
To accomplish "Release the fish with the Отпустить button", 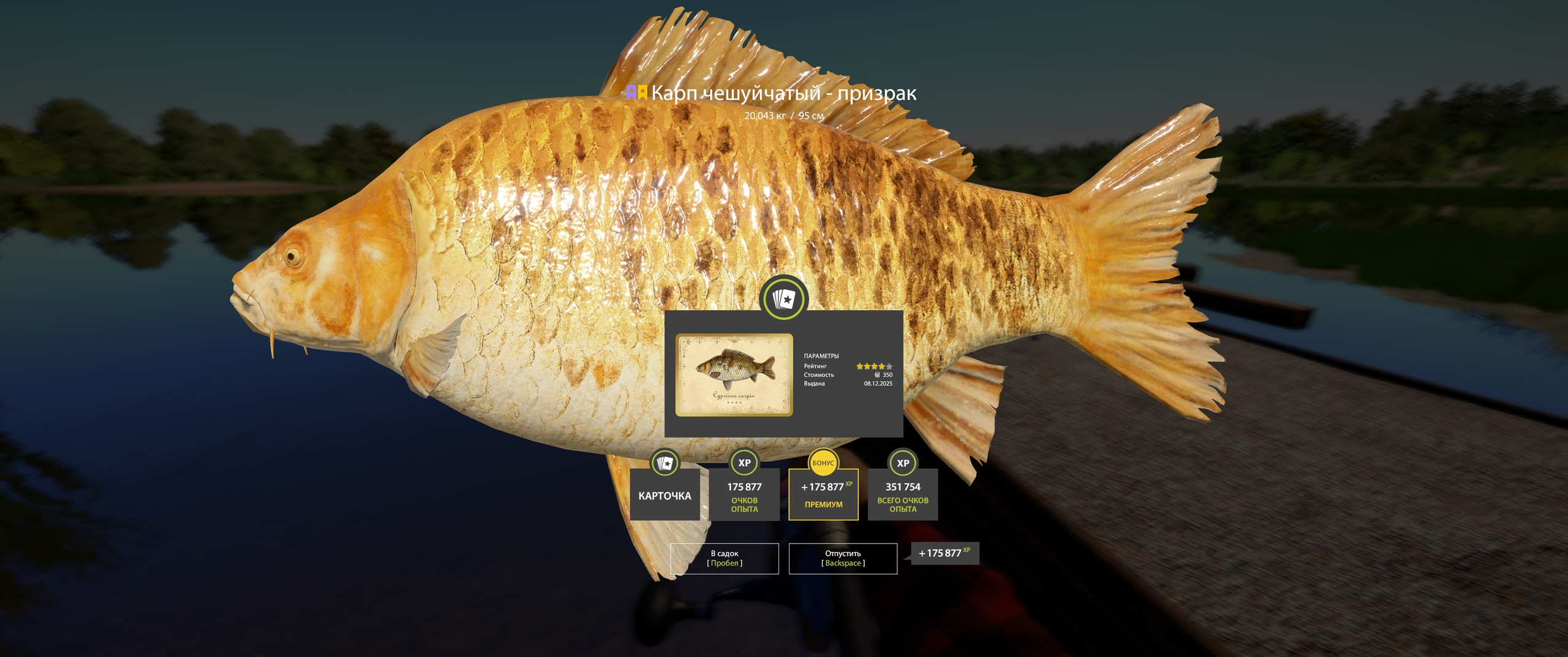I will (x=843, y=558).
